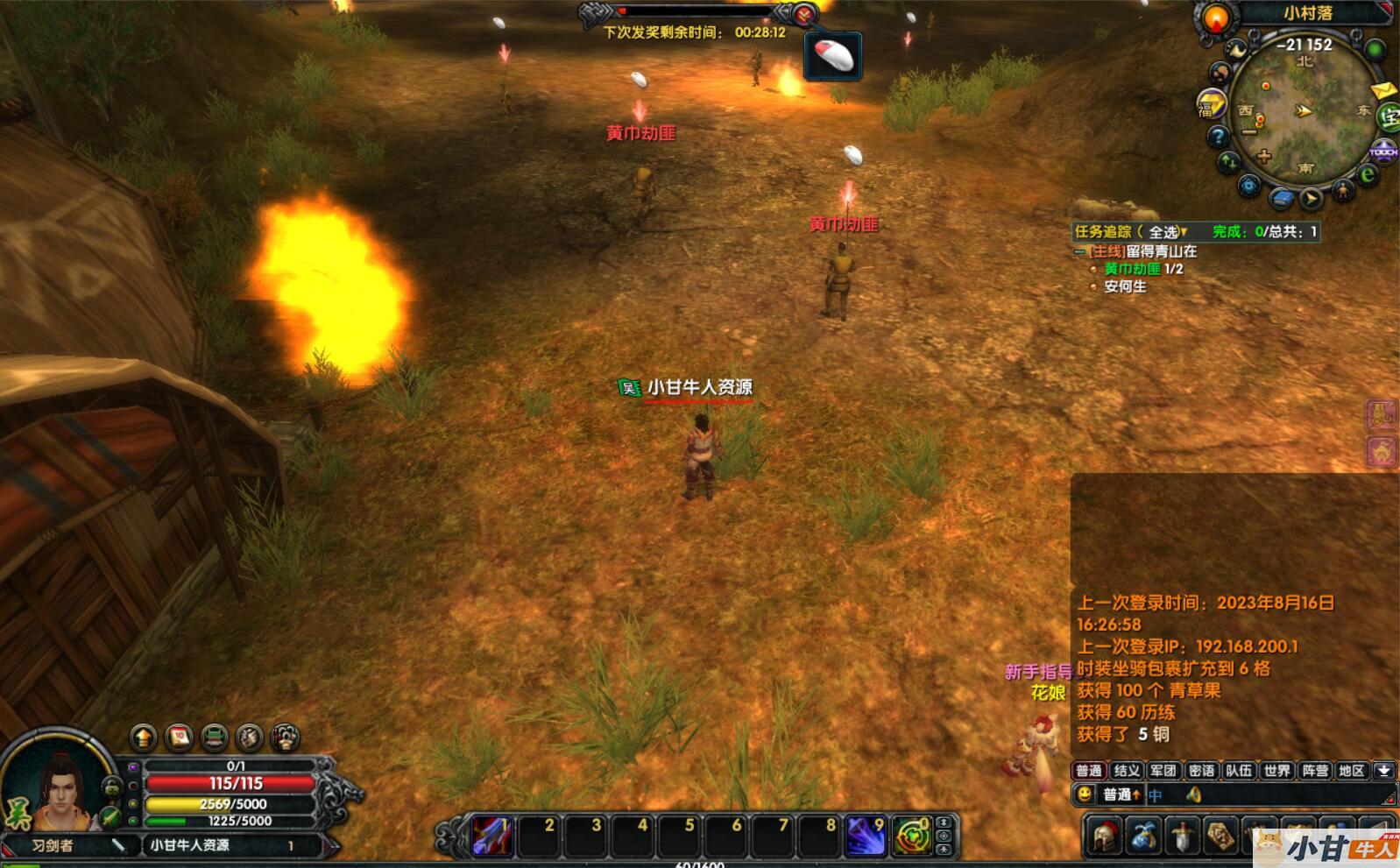
Task: Click the blue question mark help icon
Action: point(1218,136)
